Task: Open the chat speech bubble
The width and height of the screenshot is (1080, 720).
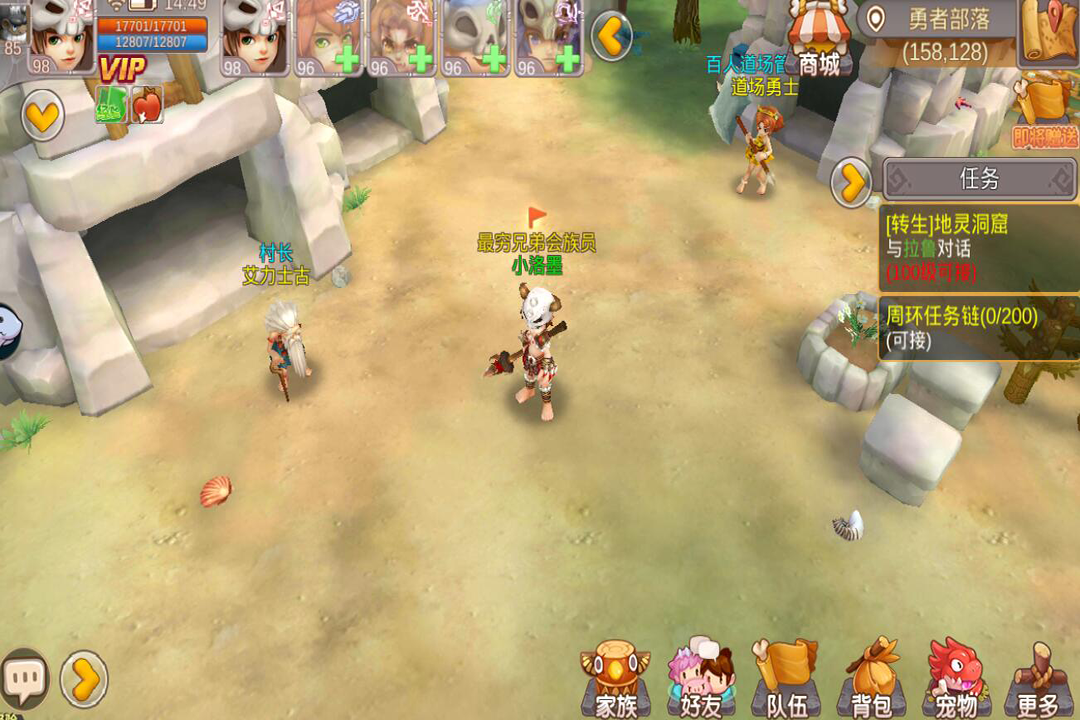Action: pyautogui.click(x=24, y=678)
